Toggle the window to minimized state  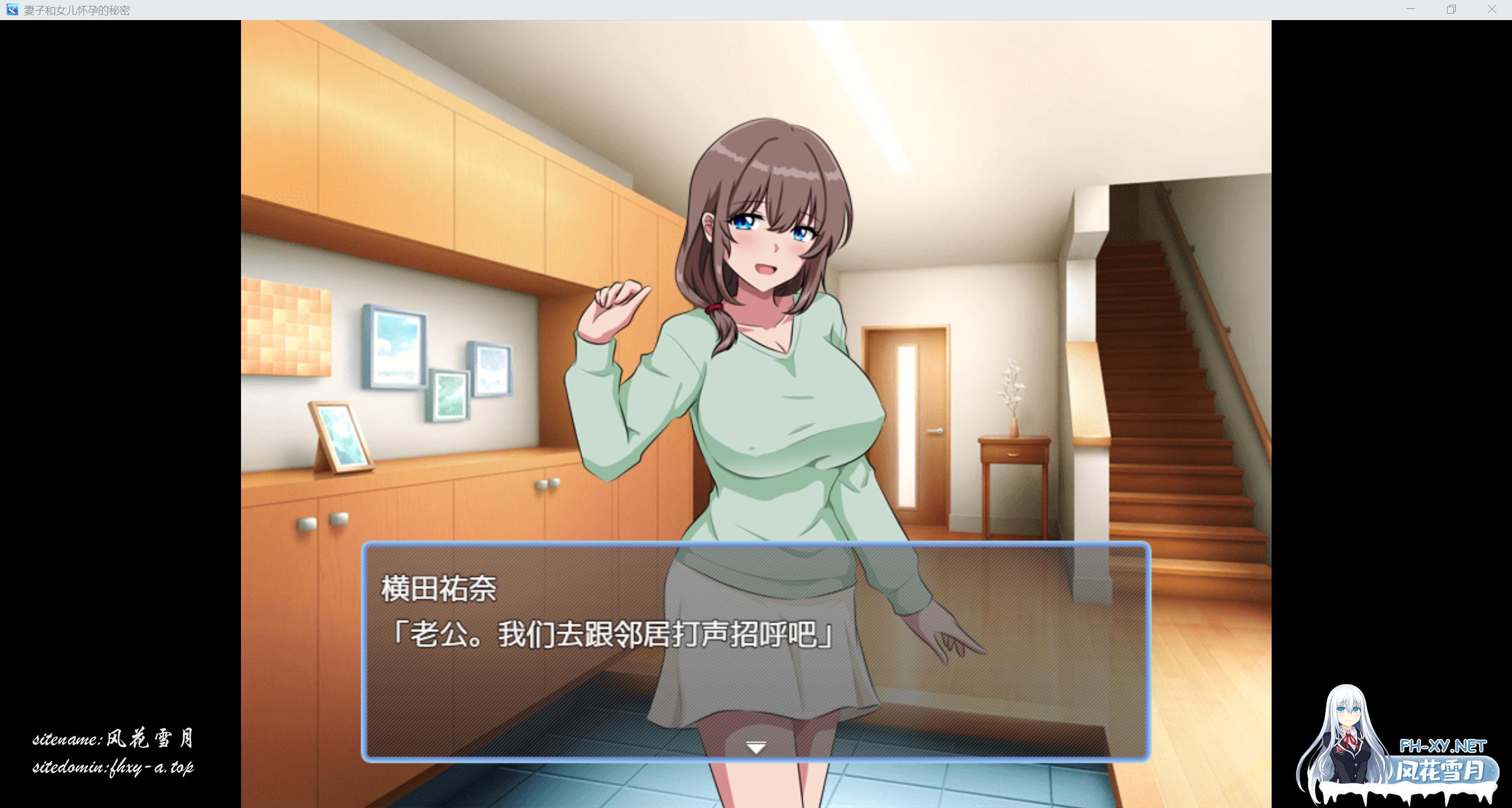(1410, 9)
